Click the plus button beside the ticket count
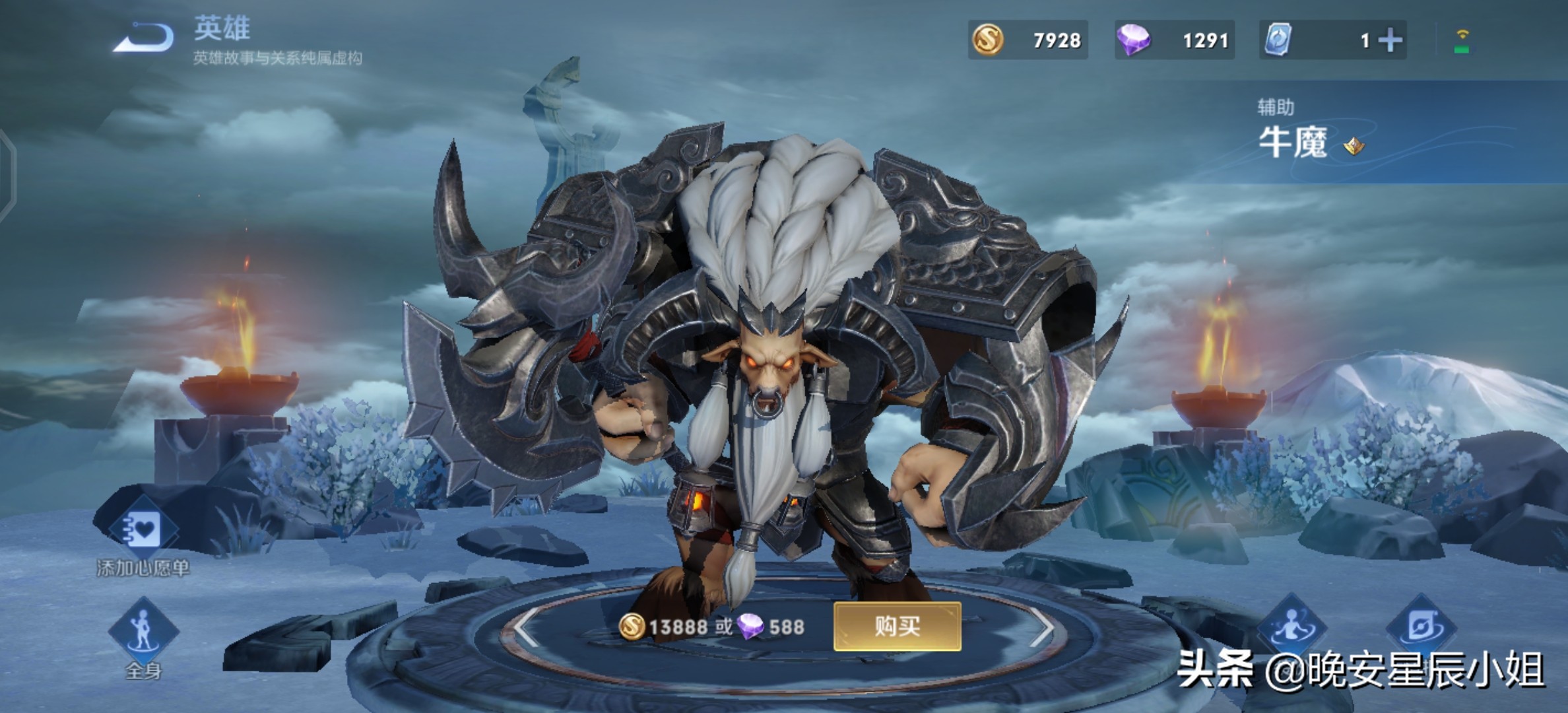Image resolution: width=1568 pixels, height=713 pixels. (1390, 40)
